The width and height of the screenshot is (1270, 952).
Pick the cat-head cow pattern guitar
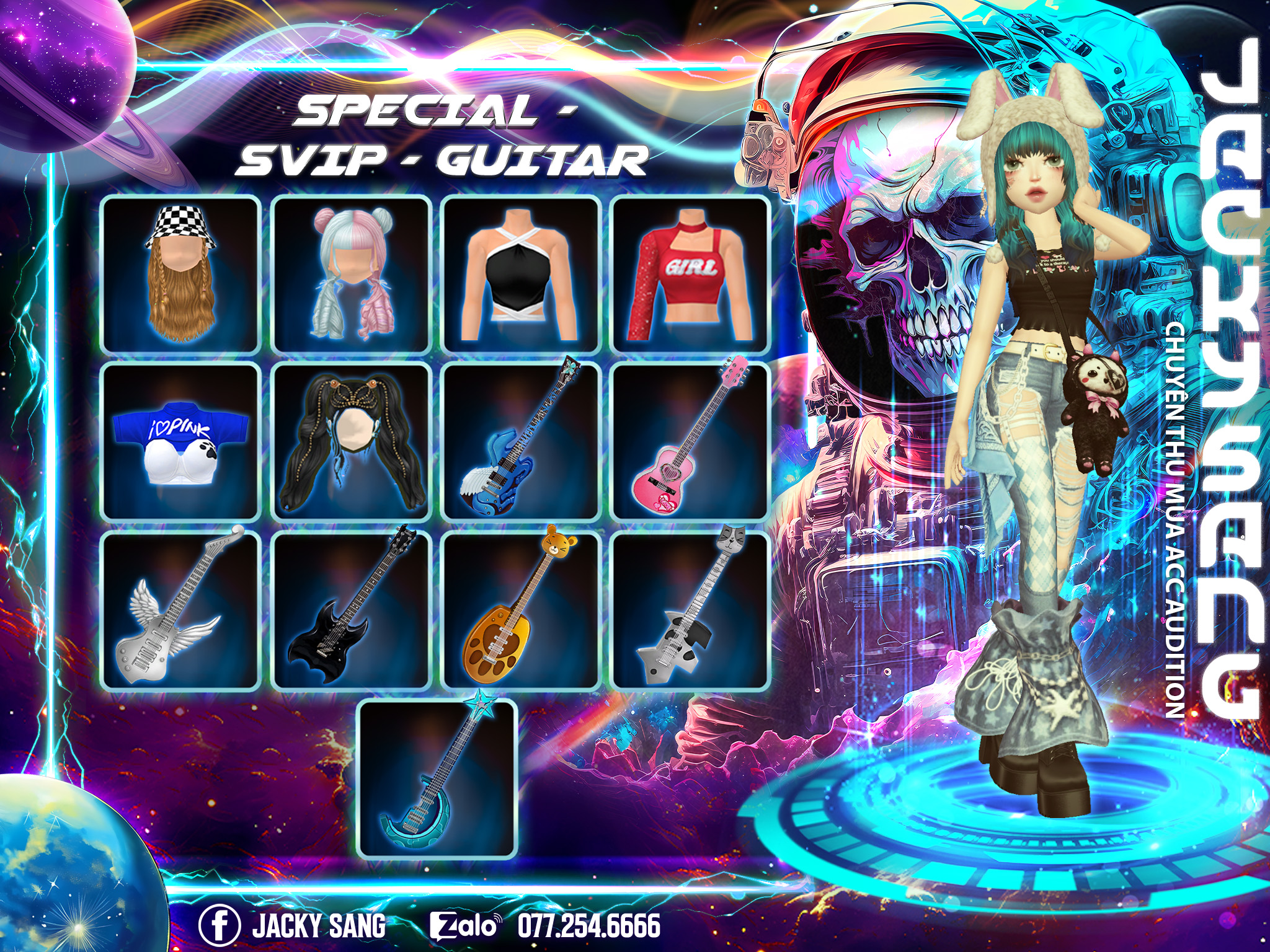690,610
